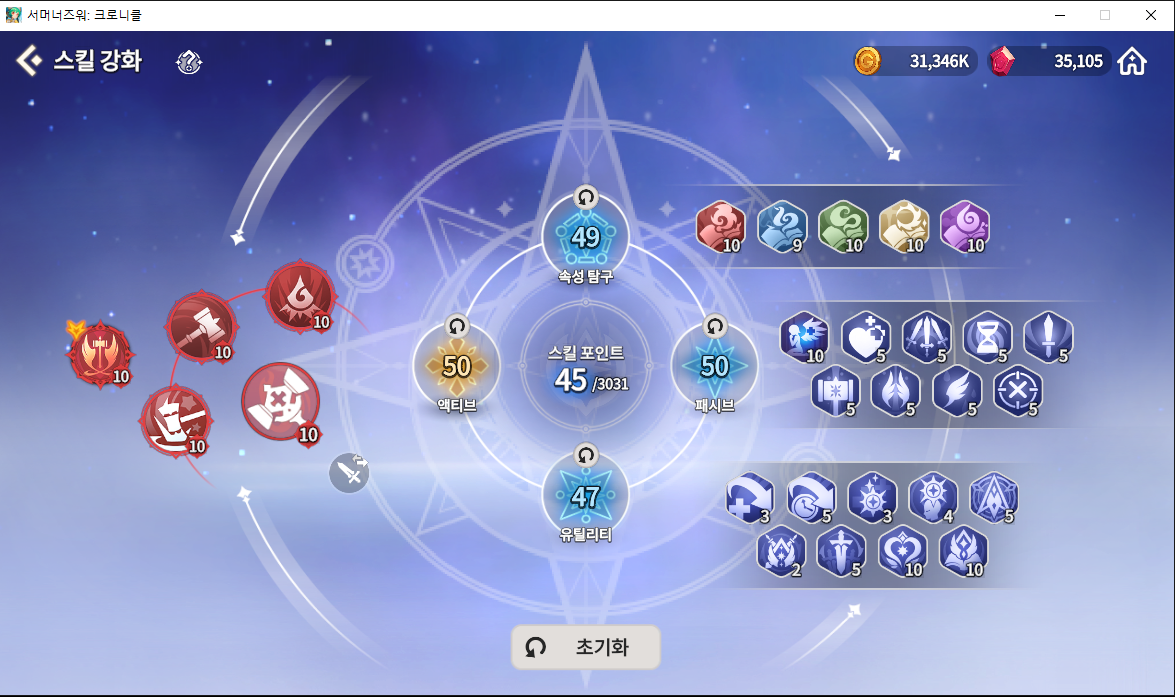Select the heart-with-plus passive skill
1175x697 pixels.
click(865, 337)
